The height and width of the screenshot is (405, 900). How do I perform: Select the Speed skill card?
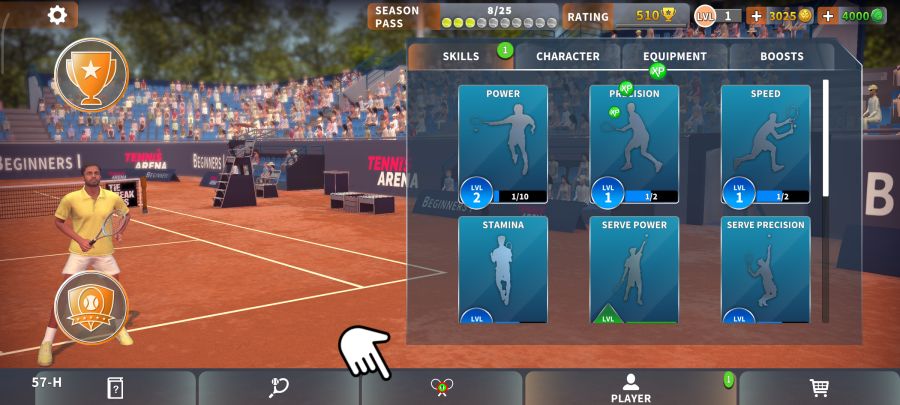(x=765, y=145)
